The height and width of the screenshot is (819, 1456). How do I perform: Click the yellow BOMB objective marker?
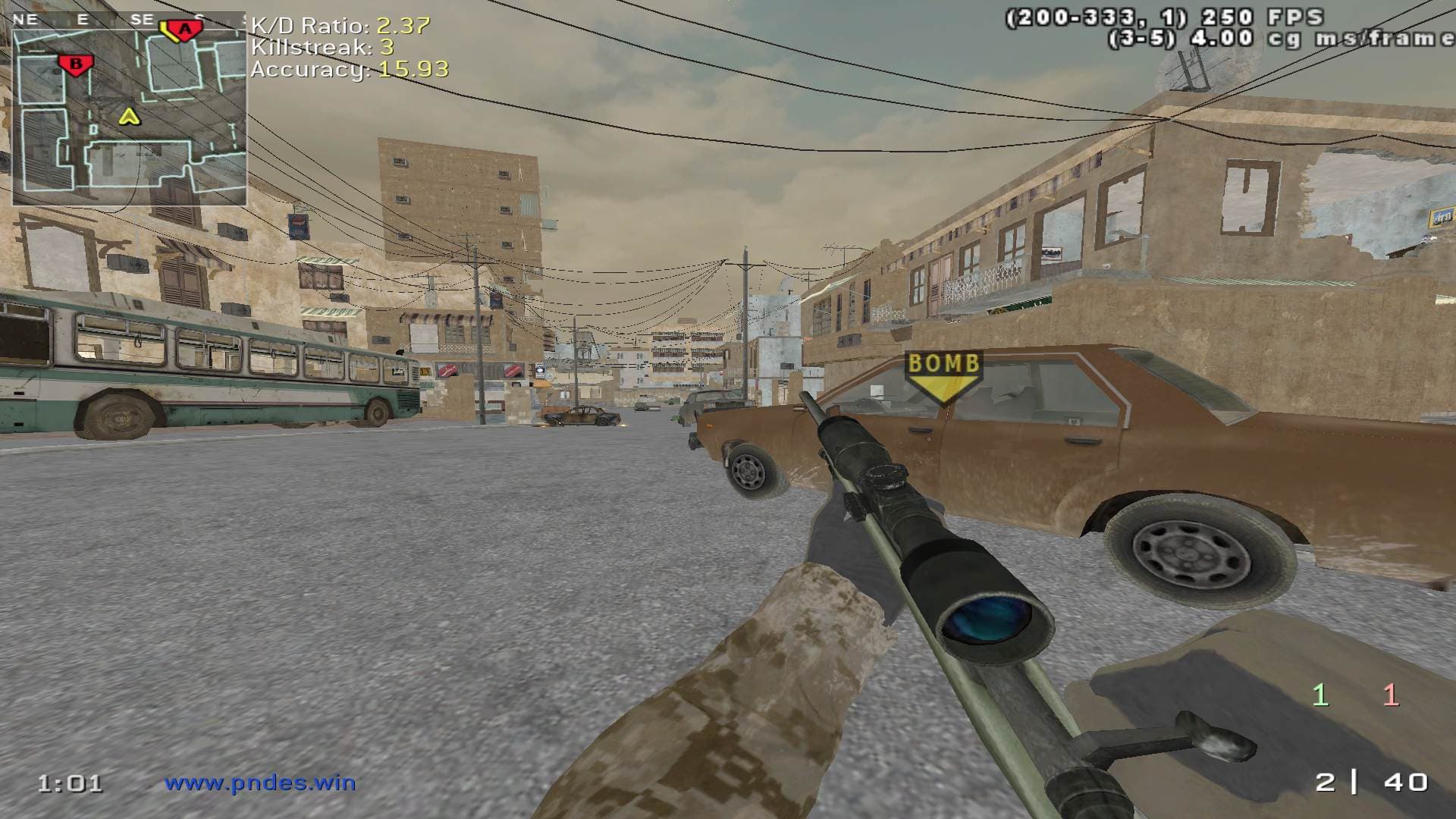pyautogui.click(x=944, y=375)
